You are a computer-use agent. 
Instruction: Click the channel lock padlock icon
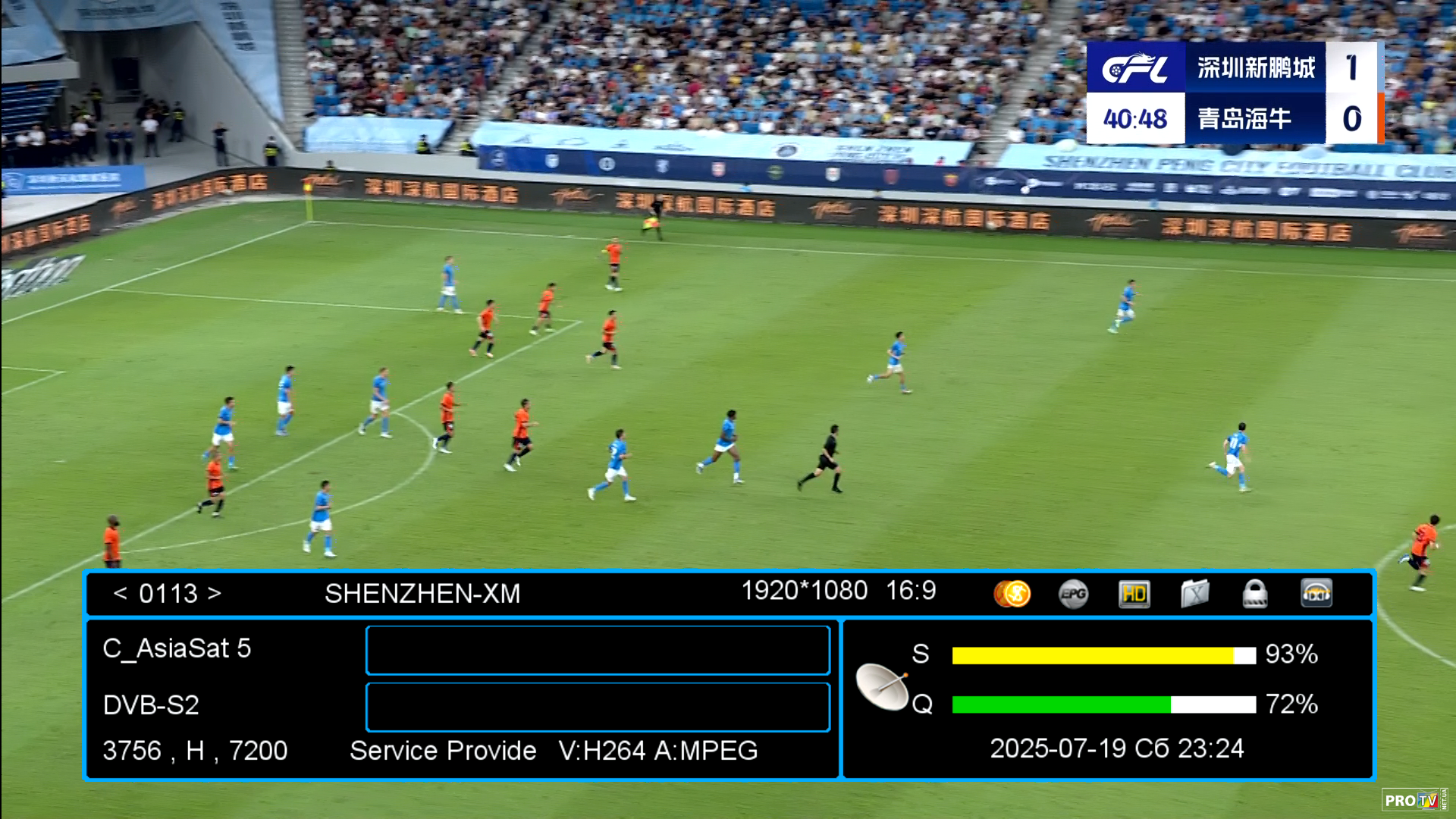click(1255, 594)
